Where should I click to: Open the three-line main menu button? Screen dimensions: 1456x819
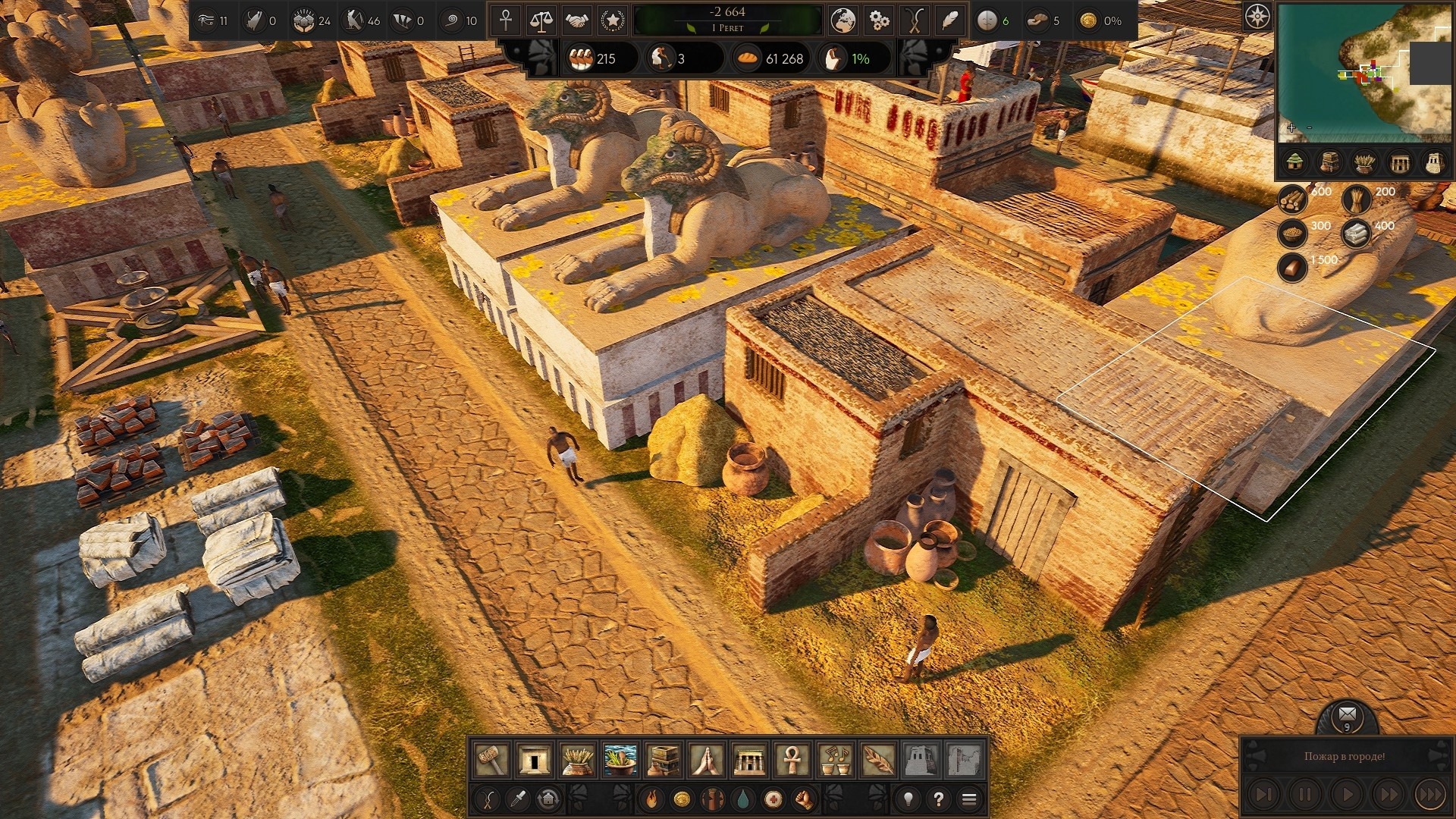point(969,799)
